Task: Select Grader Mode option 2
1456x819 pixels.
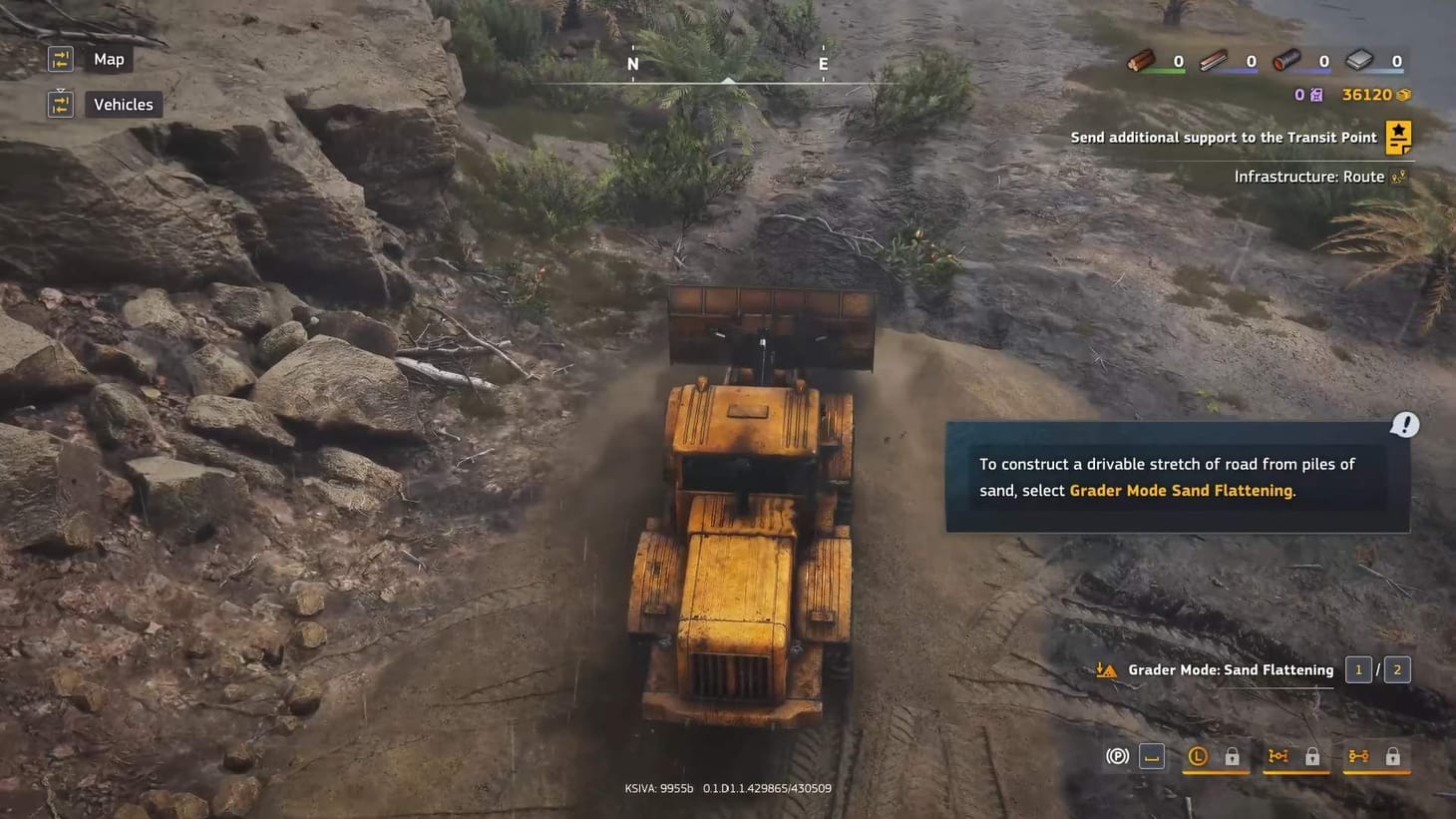Action: (1396, 669)
